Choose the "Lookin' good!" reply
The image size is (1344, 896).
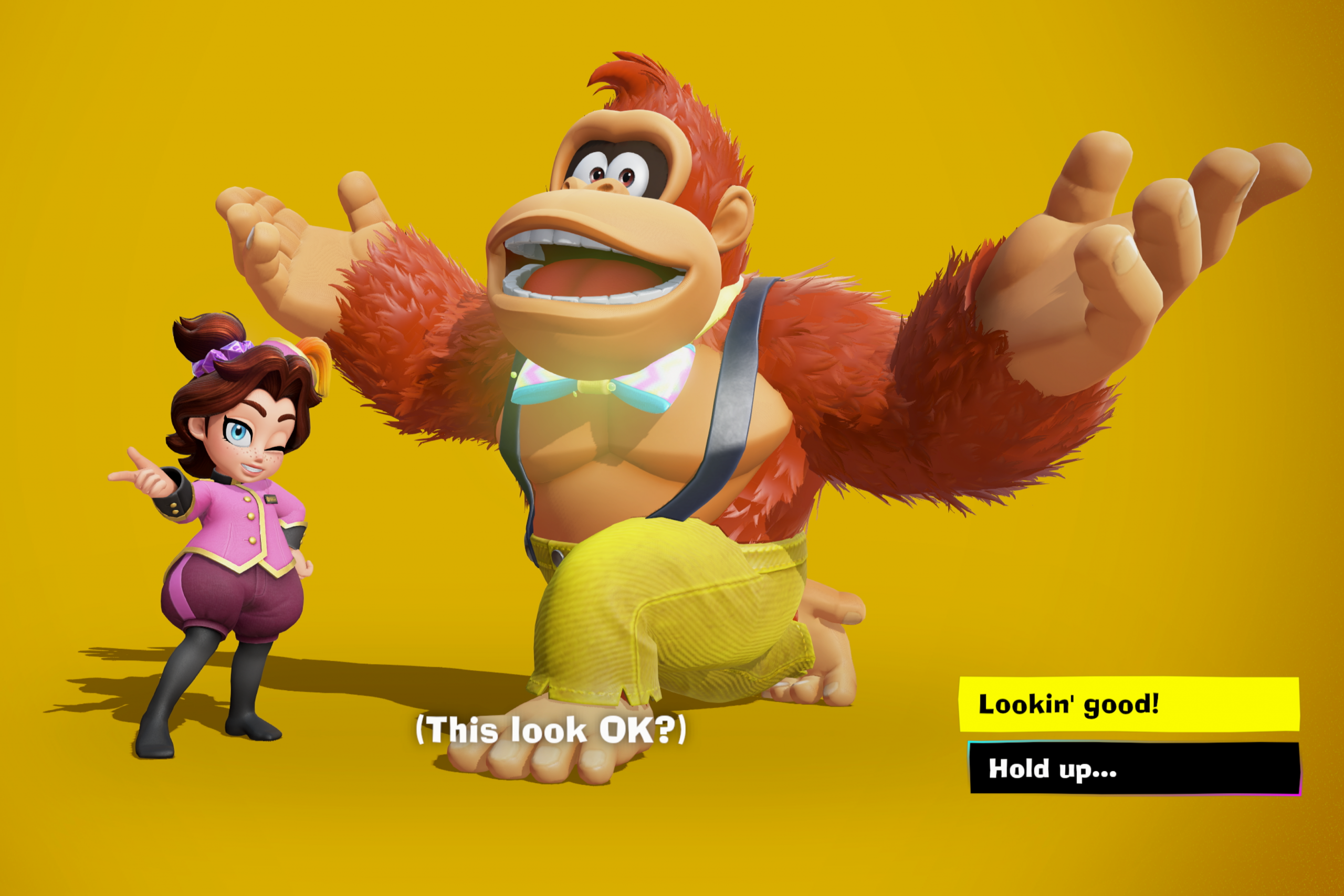coord(1129,704)
